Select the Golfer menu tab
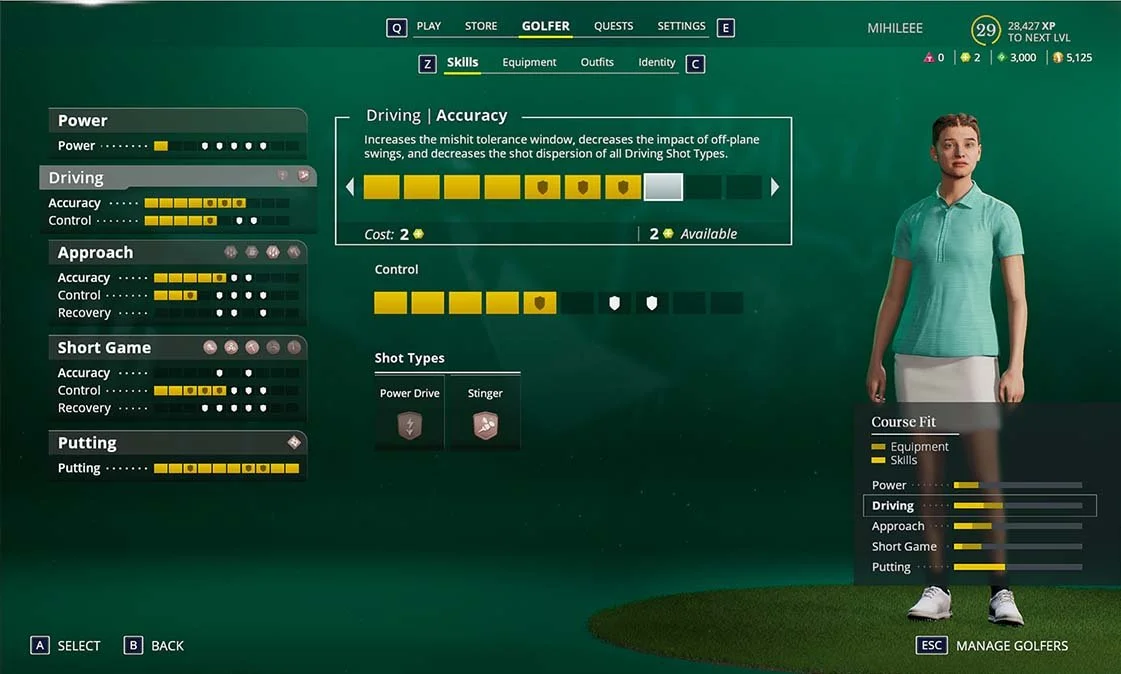1121x674 pixels. point(545,26)
